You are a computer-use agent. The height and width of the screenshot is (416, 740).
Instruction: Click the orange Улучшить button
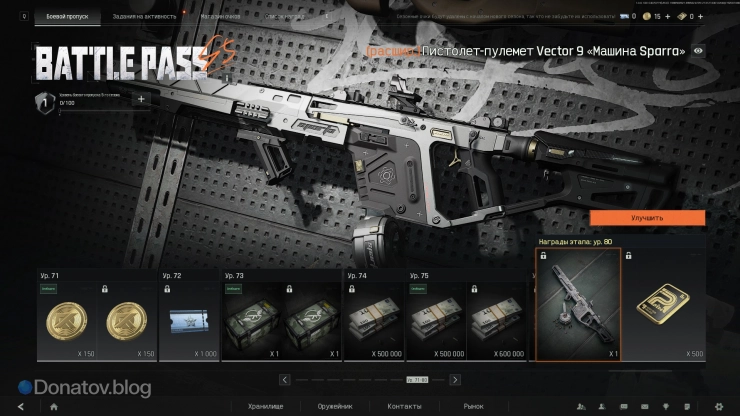[647, 217]
